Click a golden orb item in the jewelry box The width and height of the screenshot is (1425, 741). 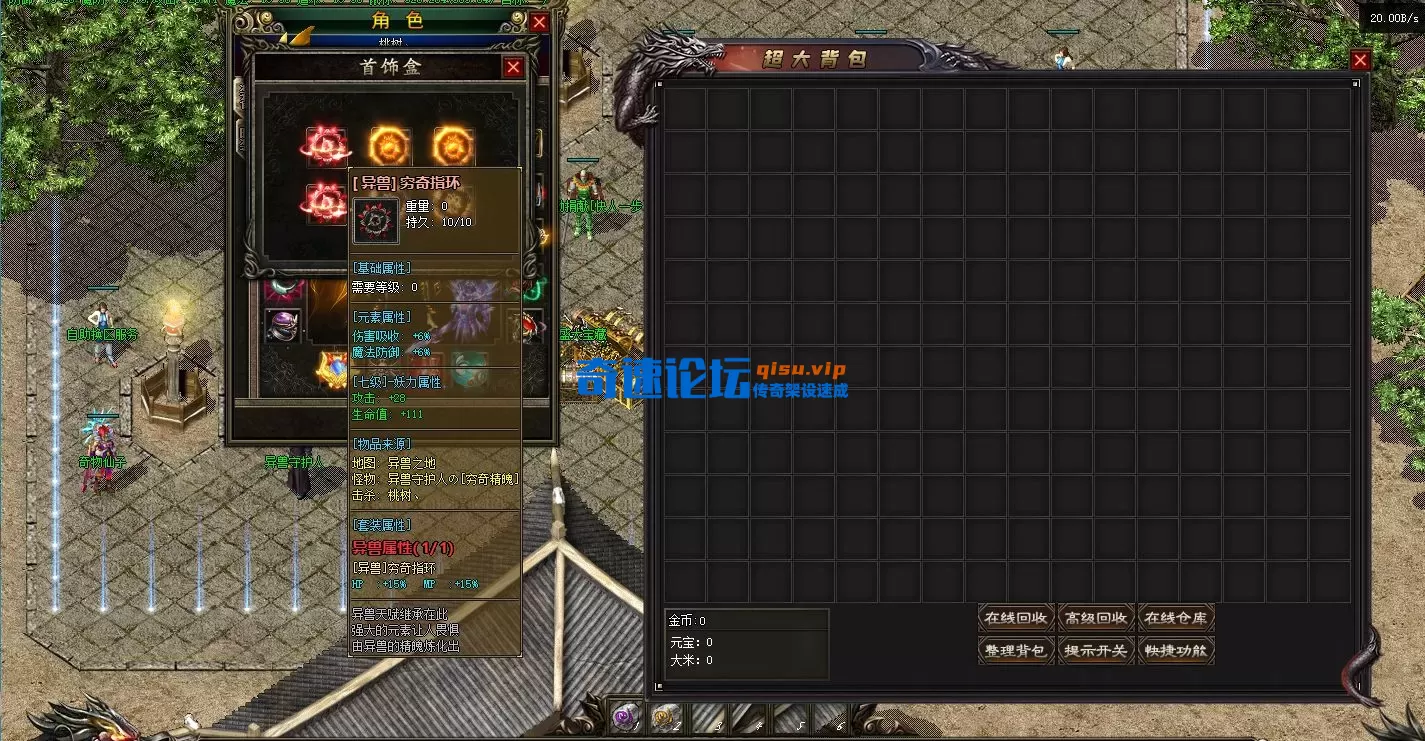[388, 143]
